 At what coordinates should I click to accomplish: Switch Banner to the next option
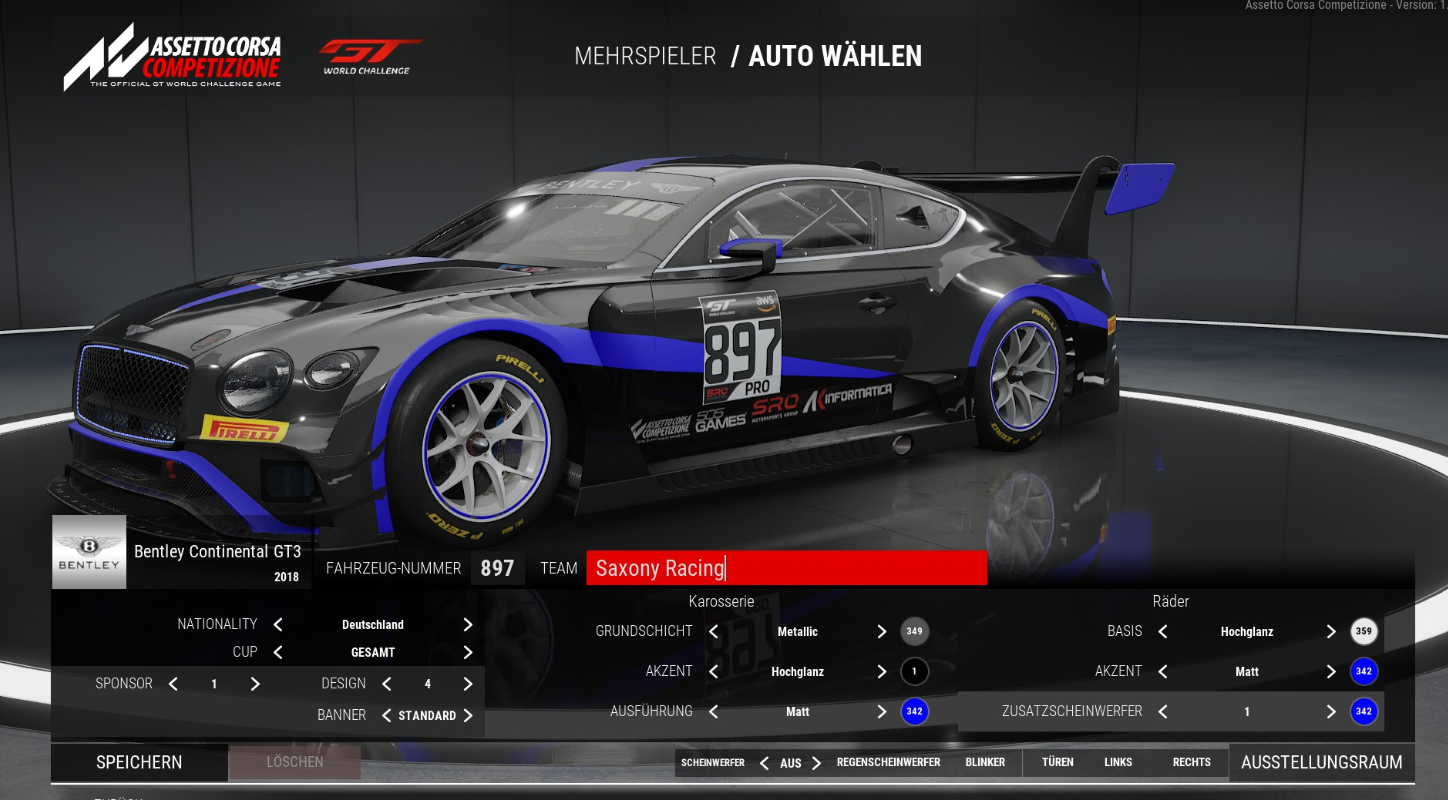click(x=467, y=716)
